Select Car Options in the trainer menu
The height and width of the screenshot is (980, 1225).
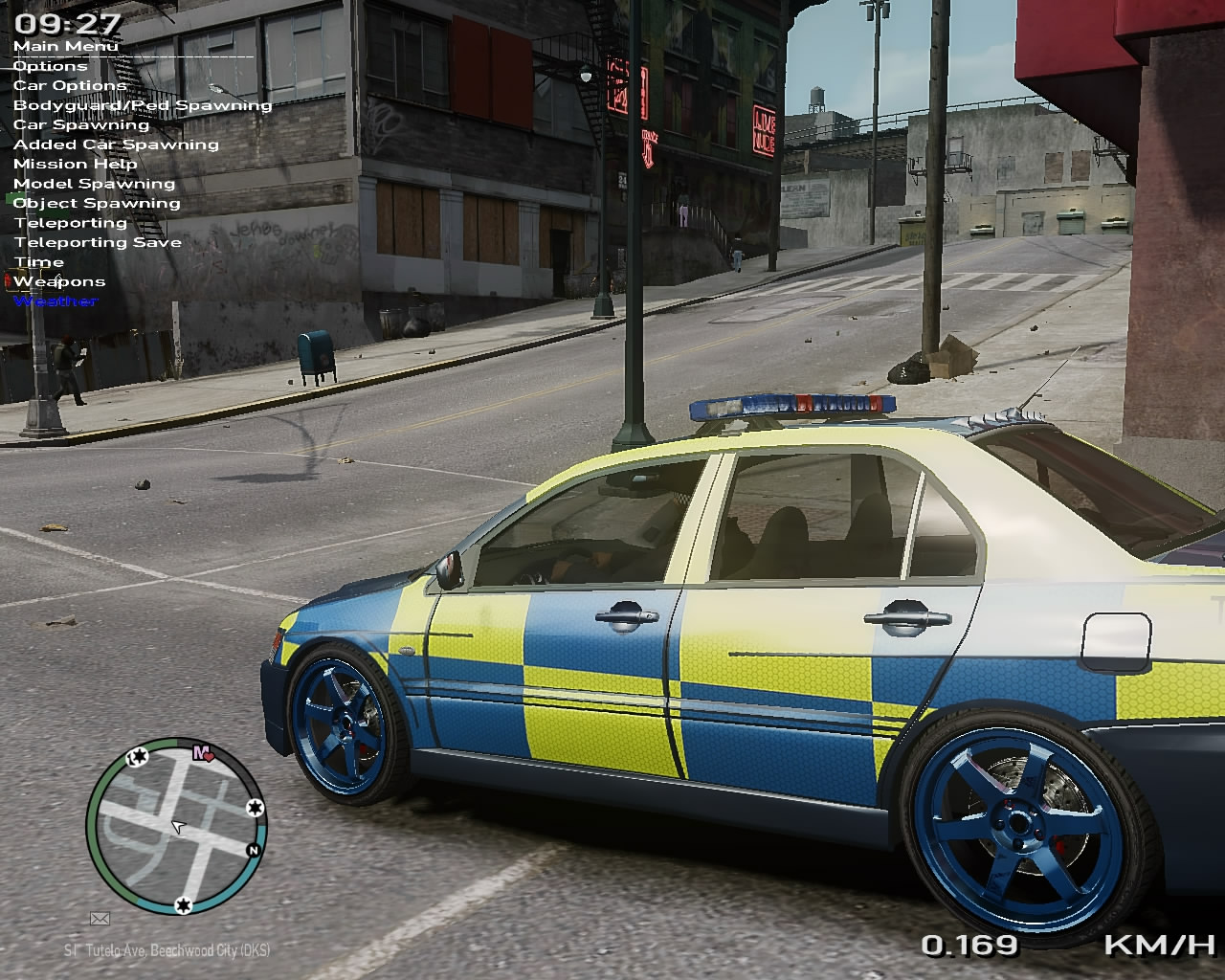[x=70, y=85]
